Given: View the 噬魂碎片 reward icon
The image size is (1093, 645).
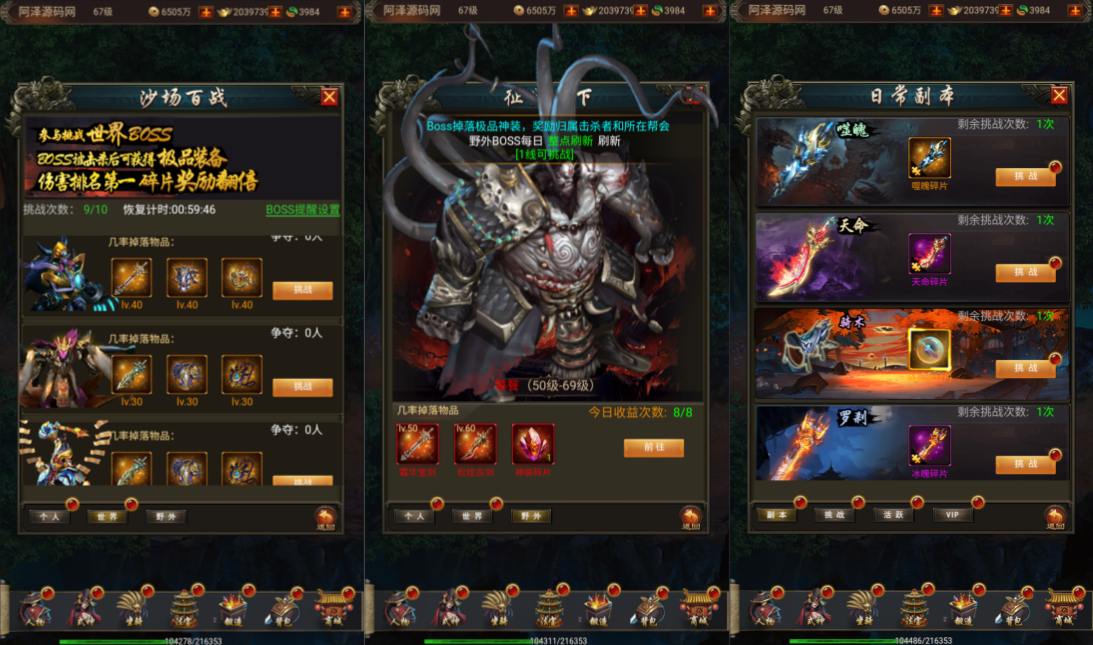Looking at the screenshot, I should tap(929, 158).
